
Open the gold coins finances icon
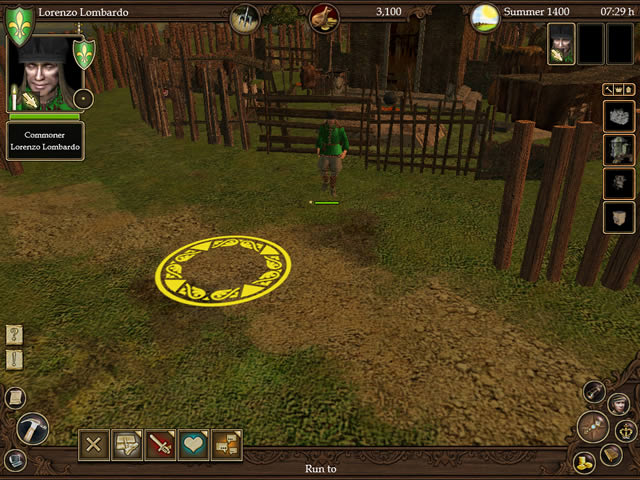point(585,461)
